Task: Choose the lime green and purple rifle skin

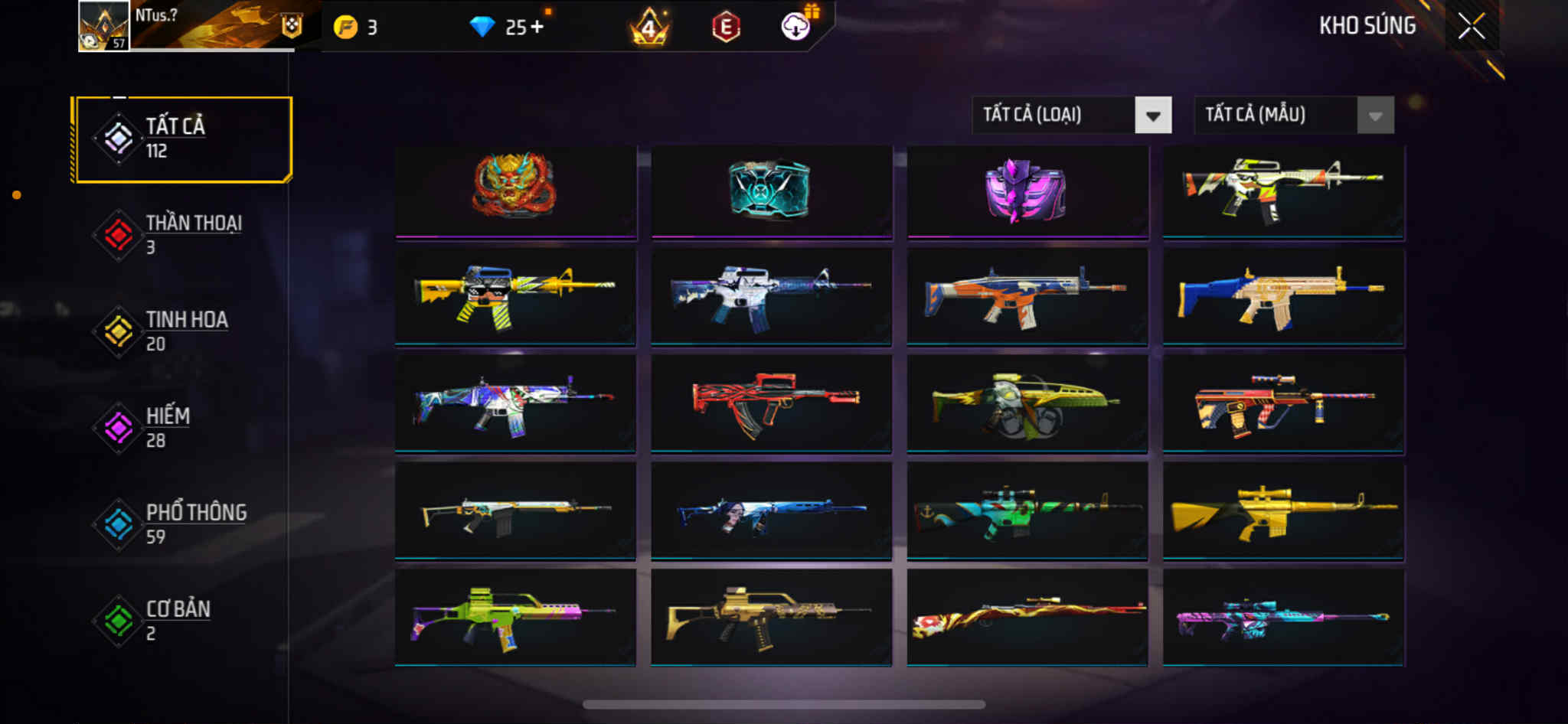Action: coord(514,618)
